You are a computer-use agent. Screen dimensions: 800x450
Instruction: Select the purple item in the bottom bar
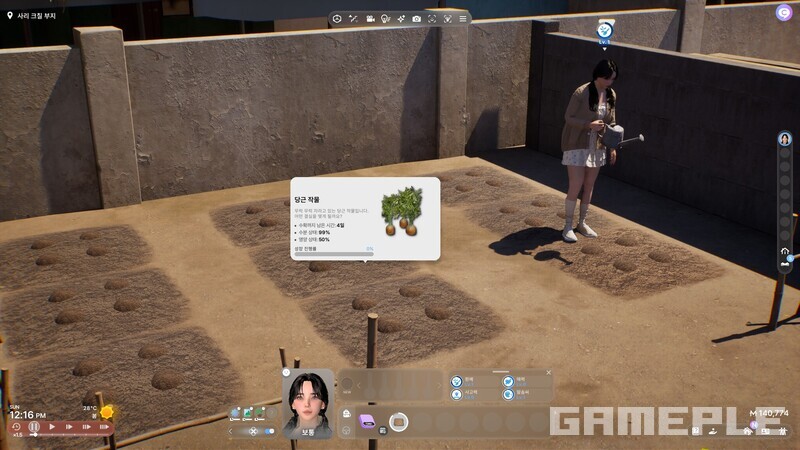click(x=367, y=422)
